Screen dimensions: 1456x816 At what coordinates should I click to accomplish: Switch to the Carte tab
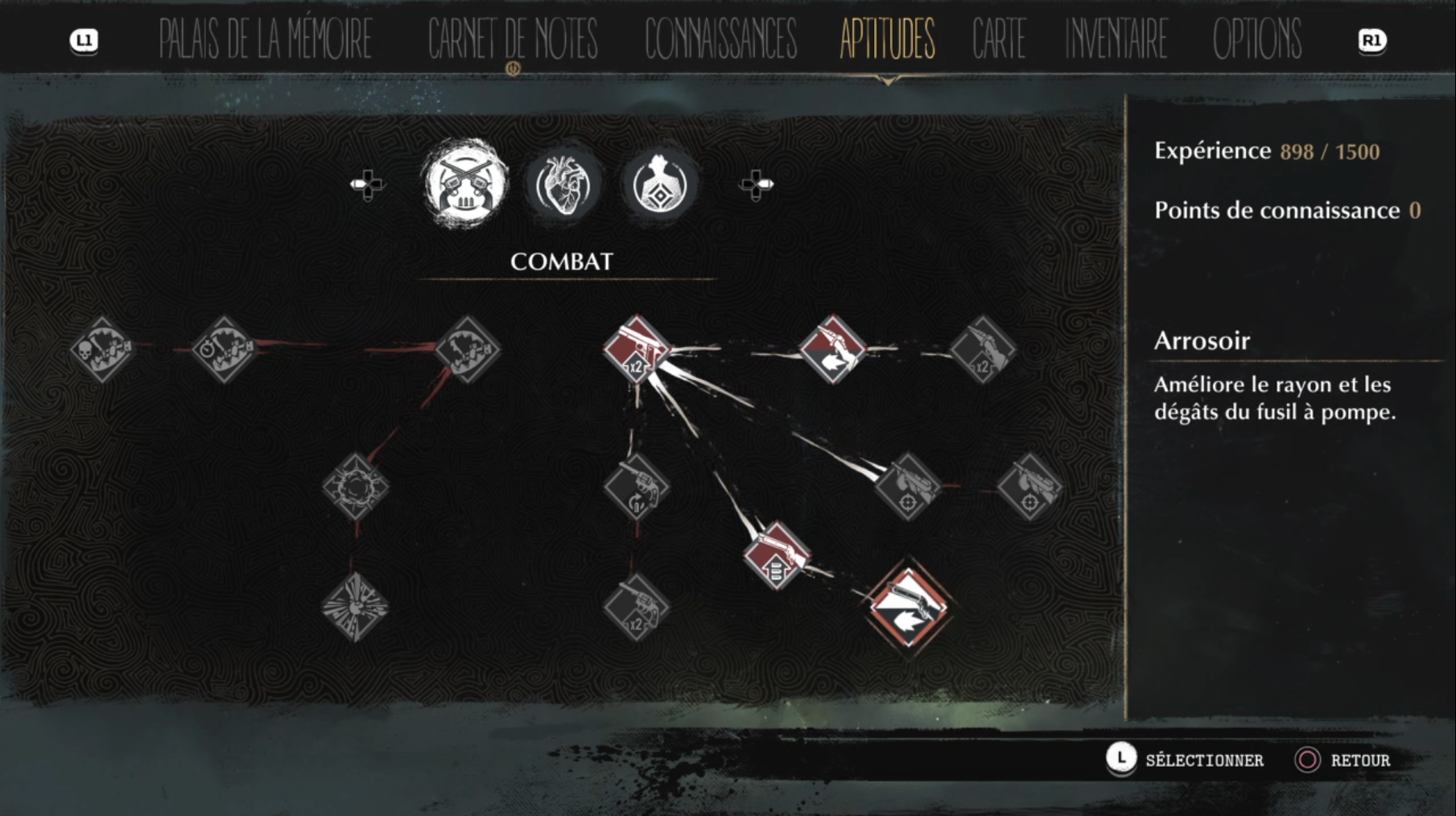click(x=999, y=38)
